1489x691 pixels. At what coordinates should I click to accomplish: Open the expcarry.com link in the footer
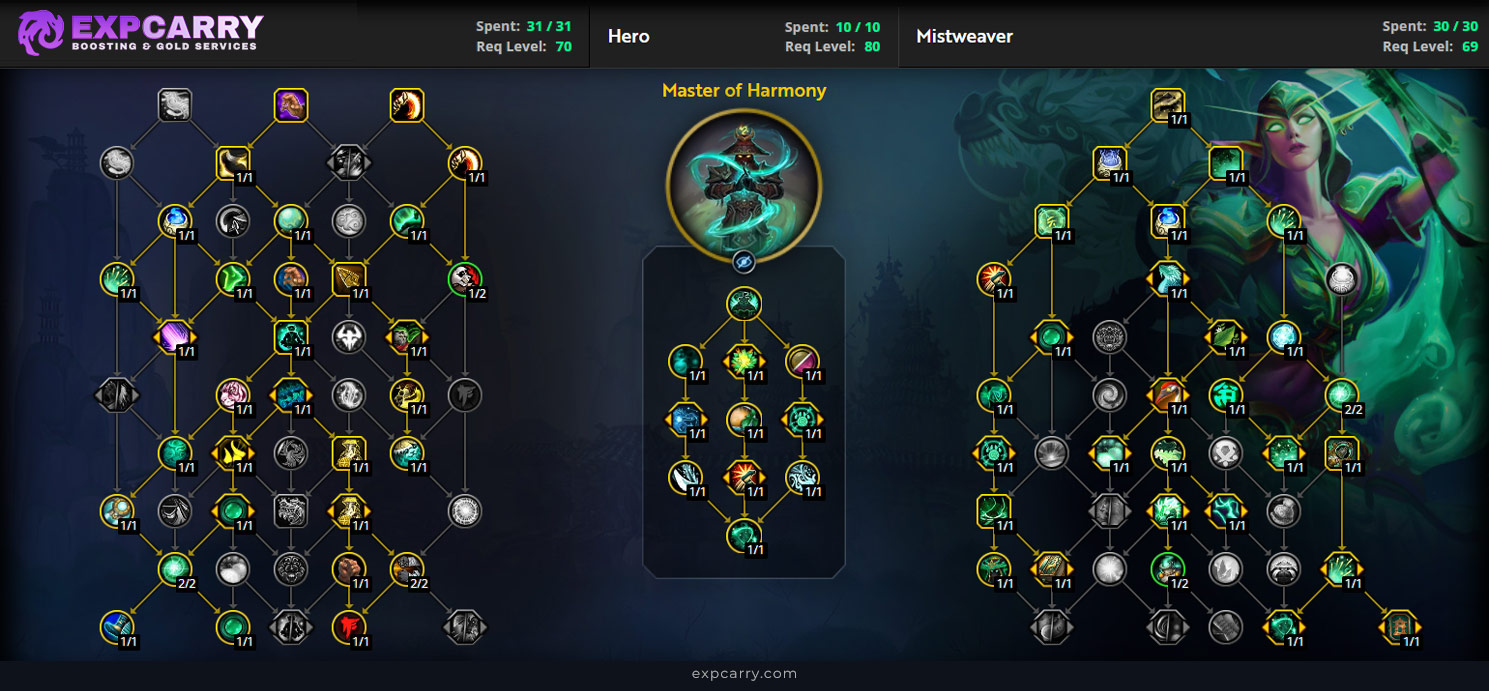[744, 674]
